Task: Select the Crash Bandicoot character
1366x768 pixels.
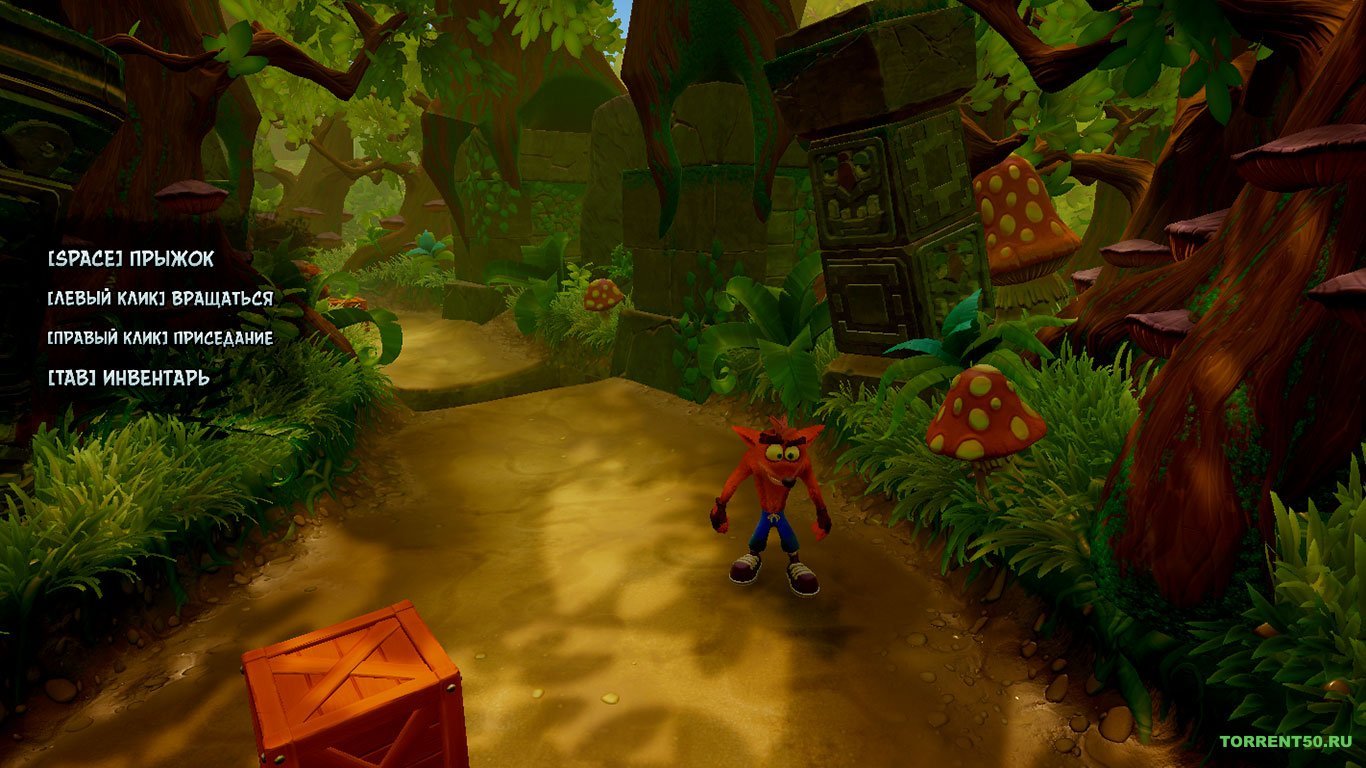Action: pos(775,500)
